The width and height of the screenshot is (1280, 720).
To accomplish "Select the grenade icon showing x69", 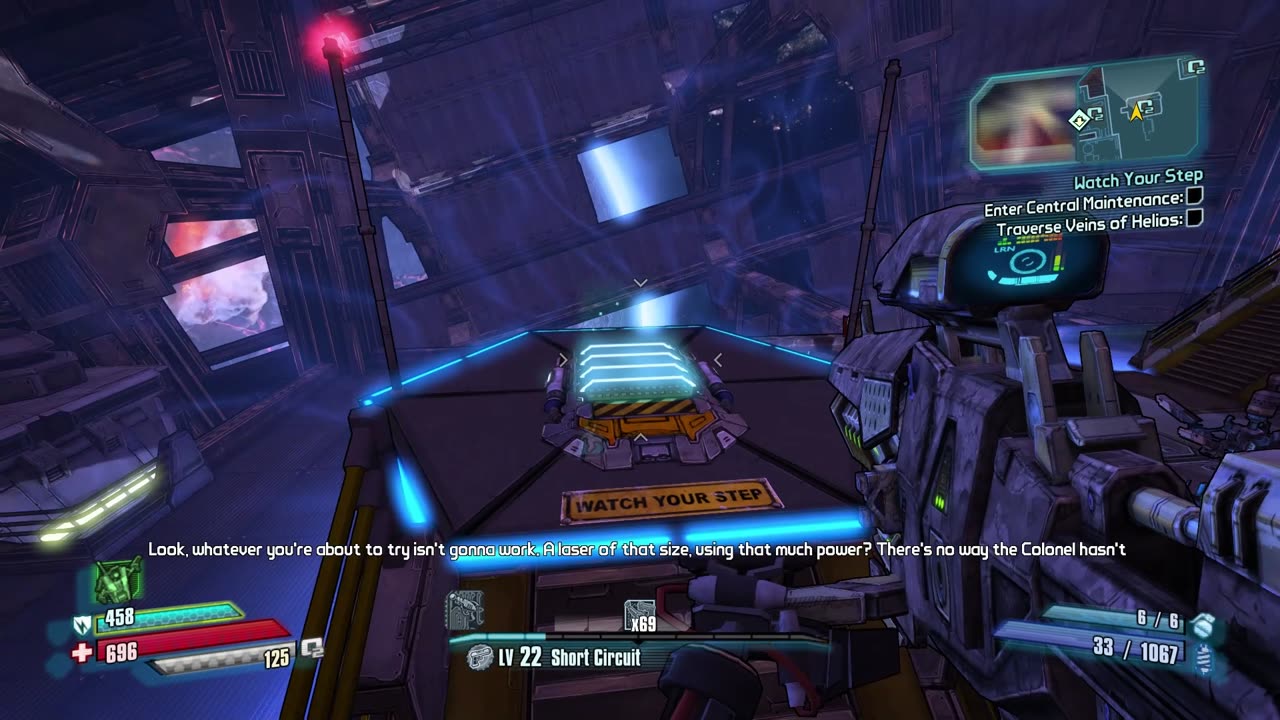I will pos(639,616).
